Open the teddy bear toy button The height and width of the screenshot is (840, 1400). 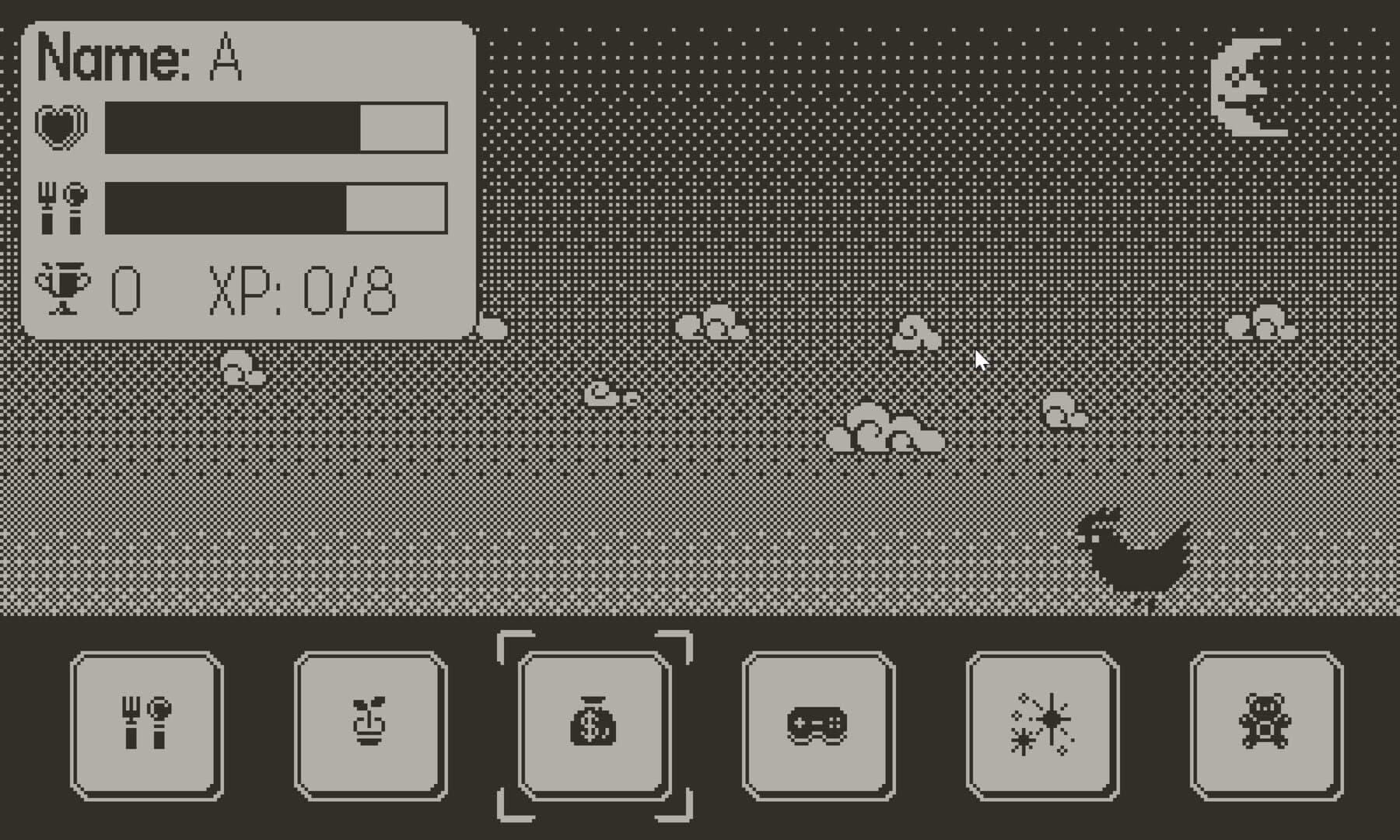(x=1266, y=725)
